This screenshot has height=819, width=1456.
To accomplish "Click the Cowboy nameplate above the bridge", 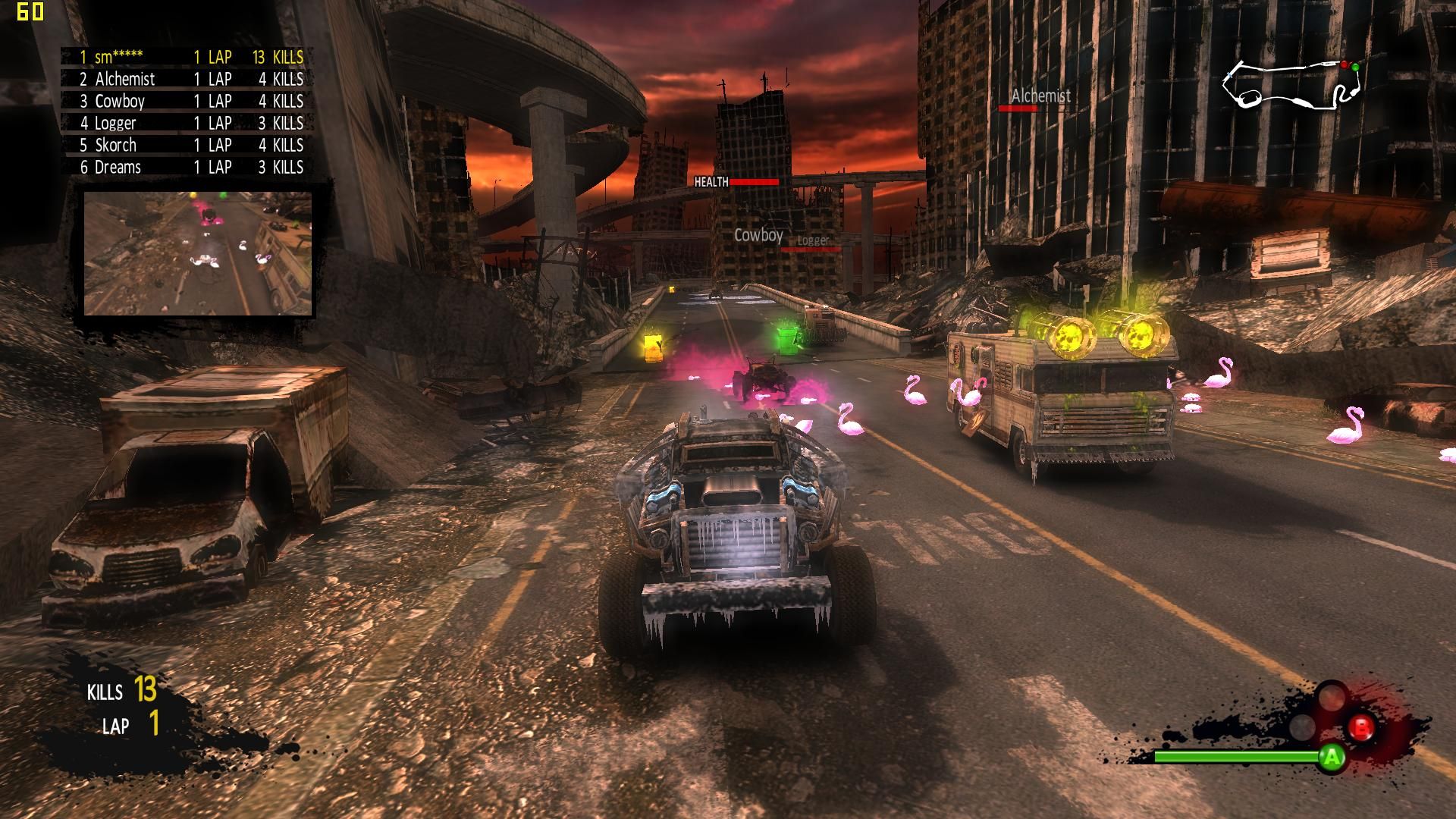I will pyautogui.click(x=758, y=236).
